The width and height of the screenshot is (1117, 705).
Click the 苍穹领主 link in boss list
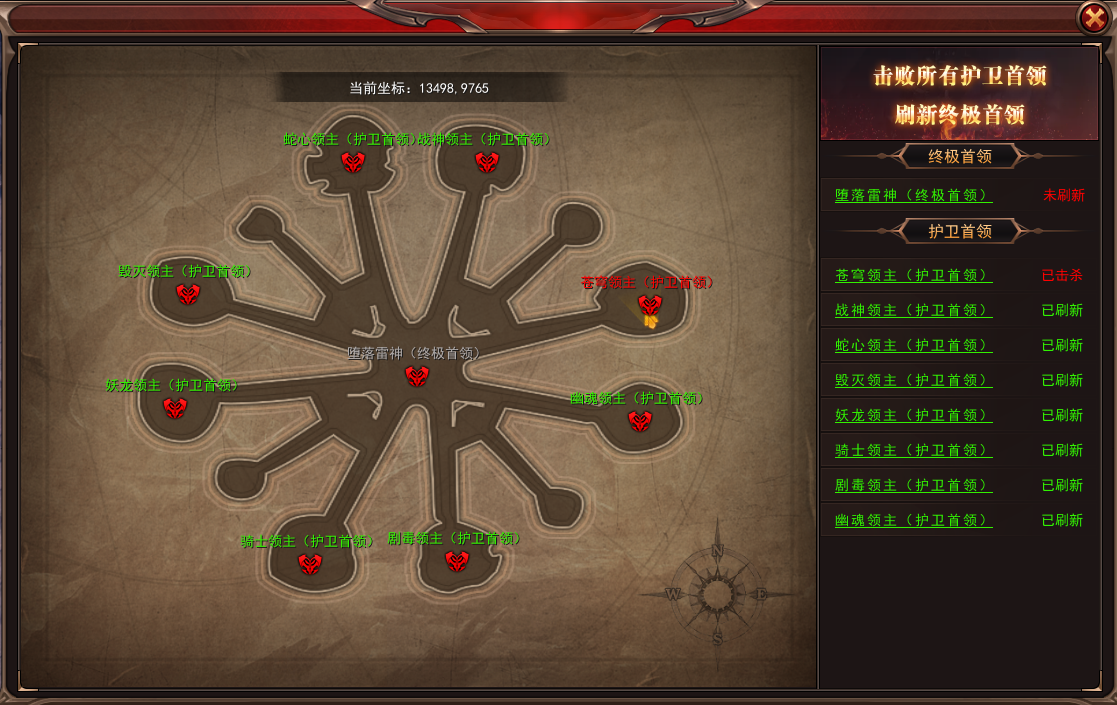(x=913, y=276)
